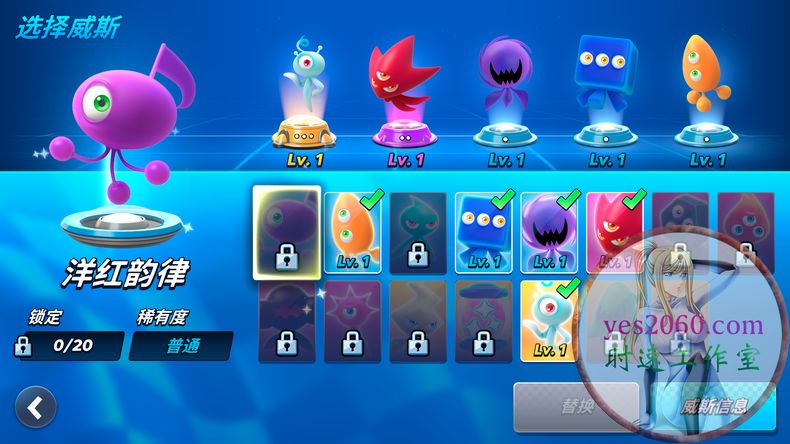Select the white Wisp card on yellow background
The image size is (790, 444).
point(549,320)
